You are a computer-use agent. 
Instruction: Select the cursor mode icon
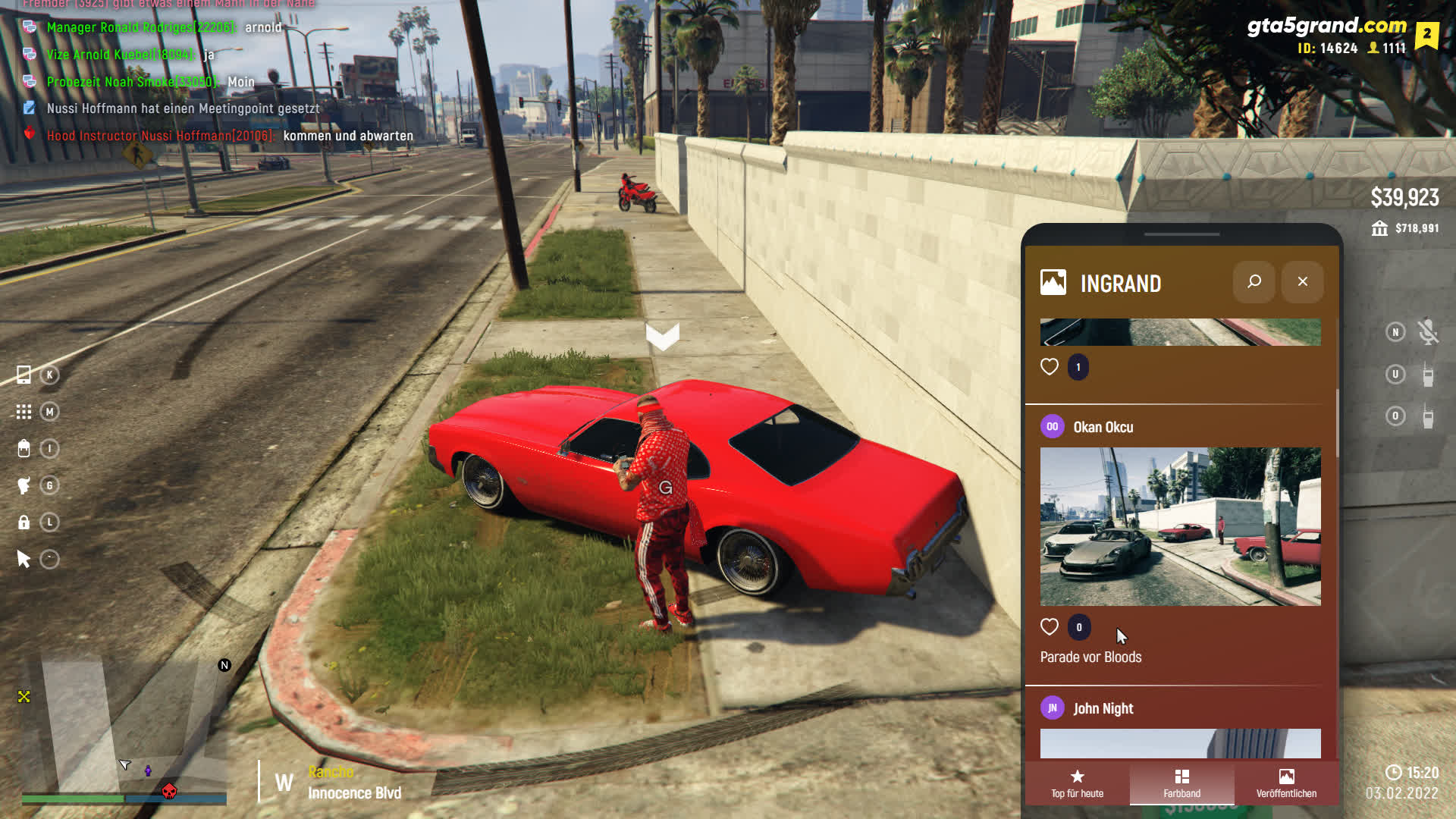point(24,560)
